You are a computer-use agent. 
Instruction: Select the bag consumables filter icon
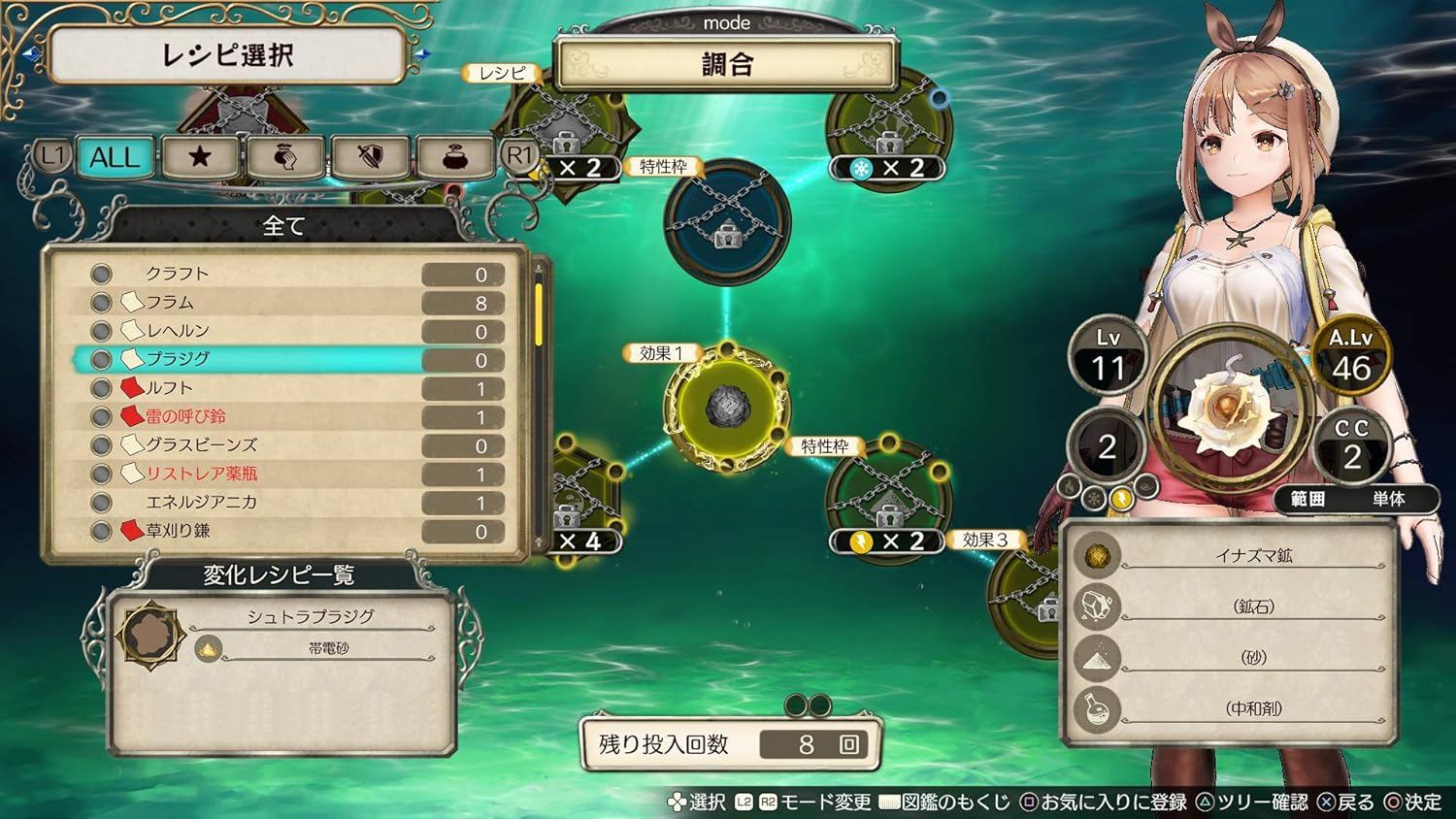[283, 157]
